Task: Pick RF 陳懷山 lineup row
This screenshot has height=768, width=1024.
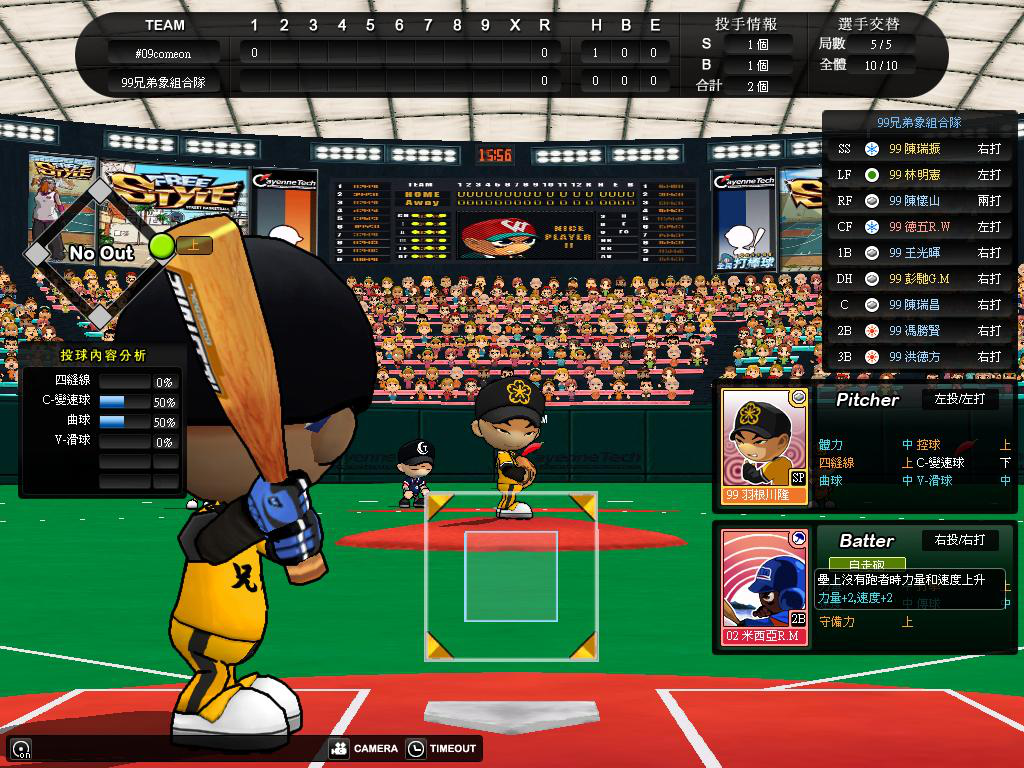Action: click(x=919, y=201)
